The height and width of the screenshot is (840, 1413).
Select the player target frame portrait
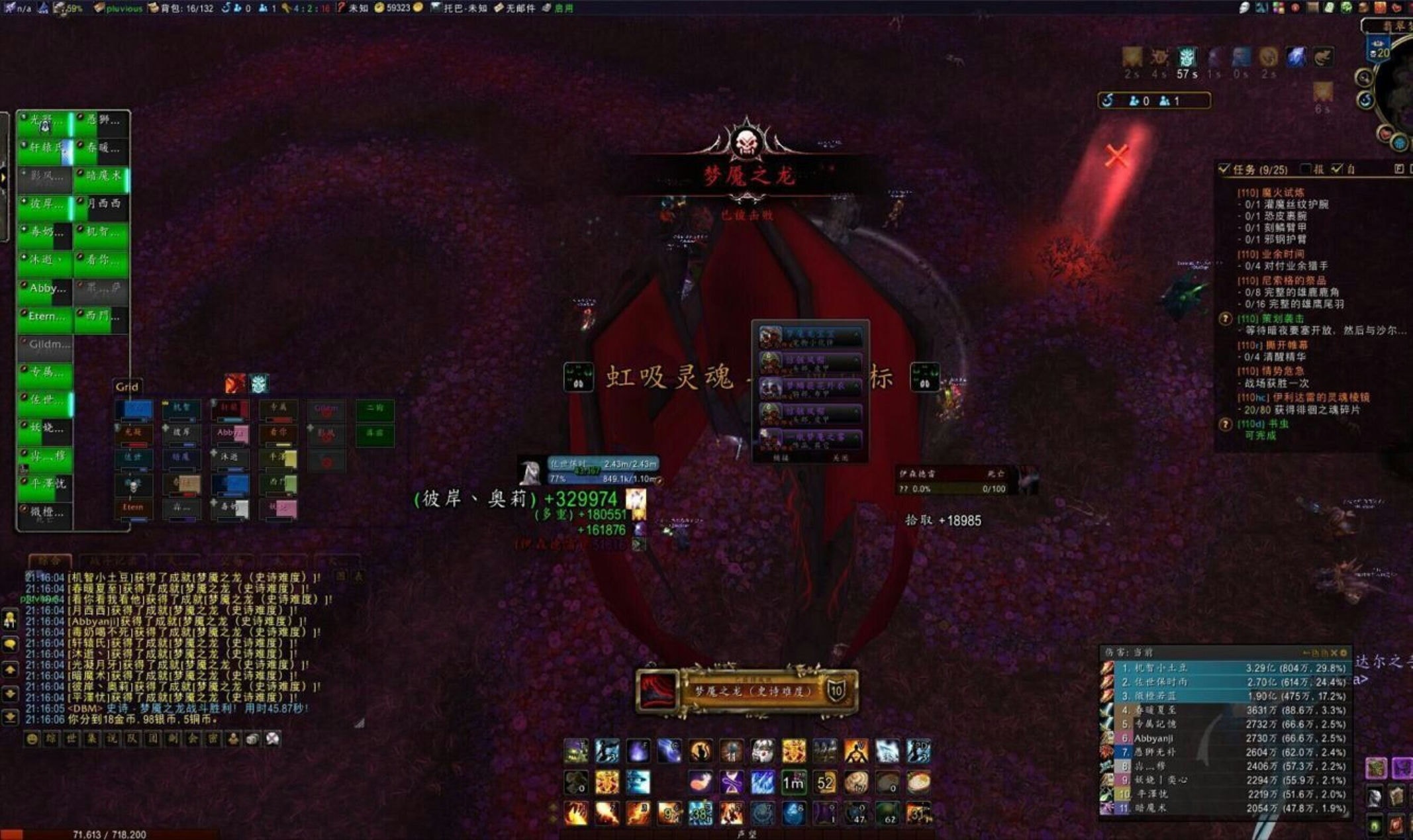530,471
